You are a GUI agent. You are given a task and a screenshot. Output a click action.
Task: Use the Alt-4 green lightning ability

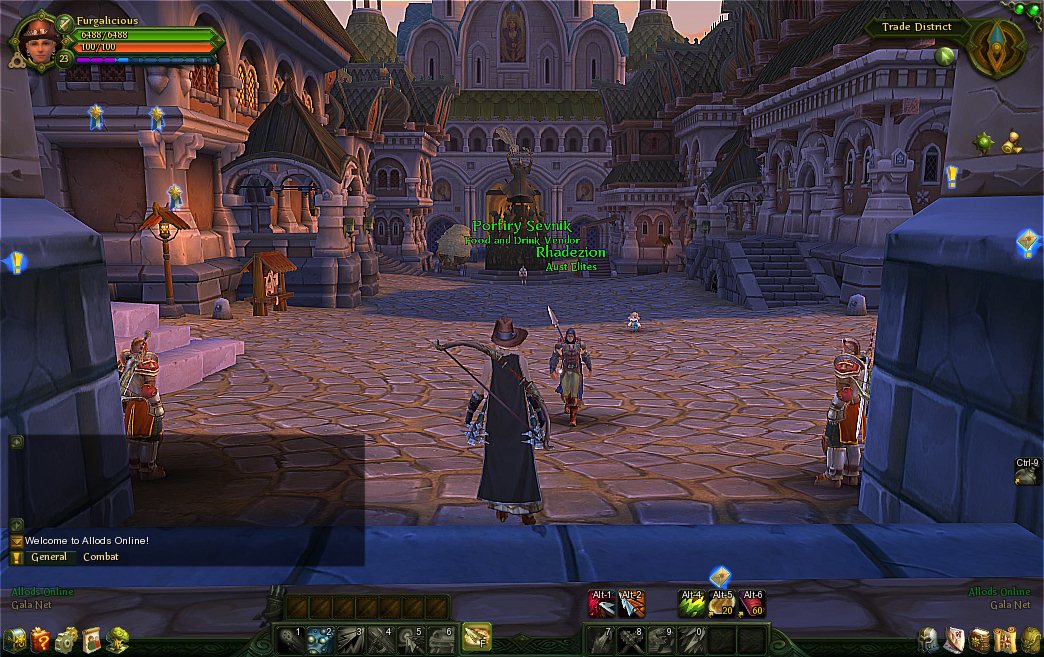[692, 604]
